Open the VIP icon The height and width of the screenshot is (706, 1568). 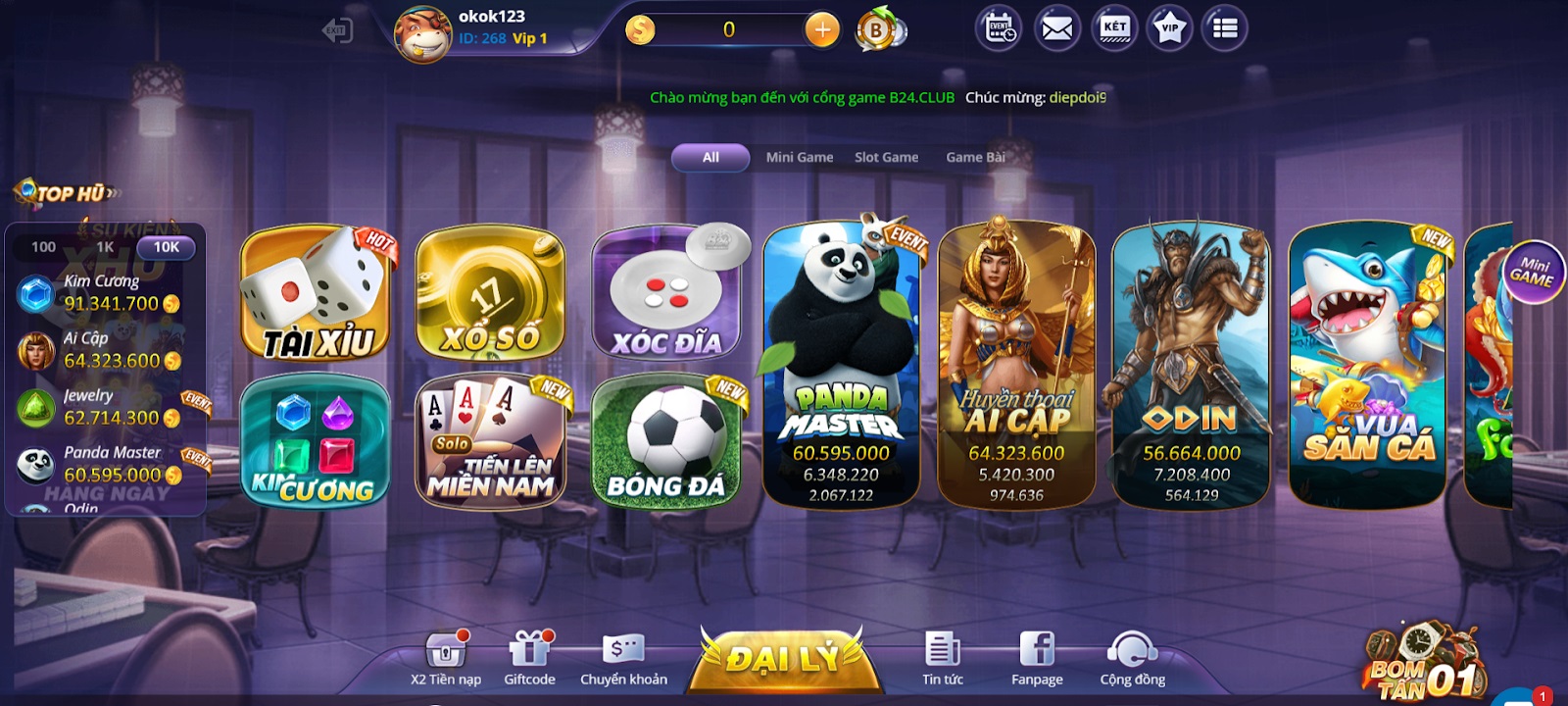[1168, 28]
